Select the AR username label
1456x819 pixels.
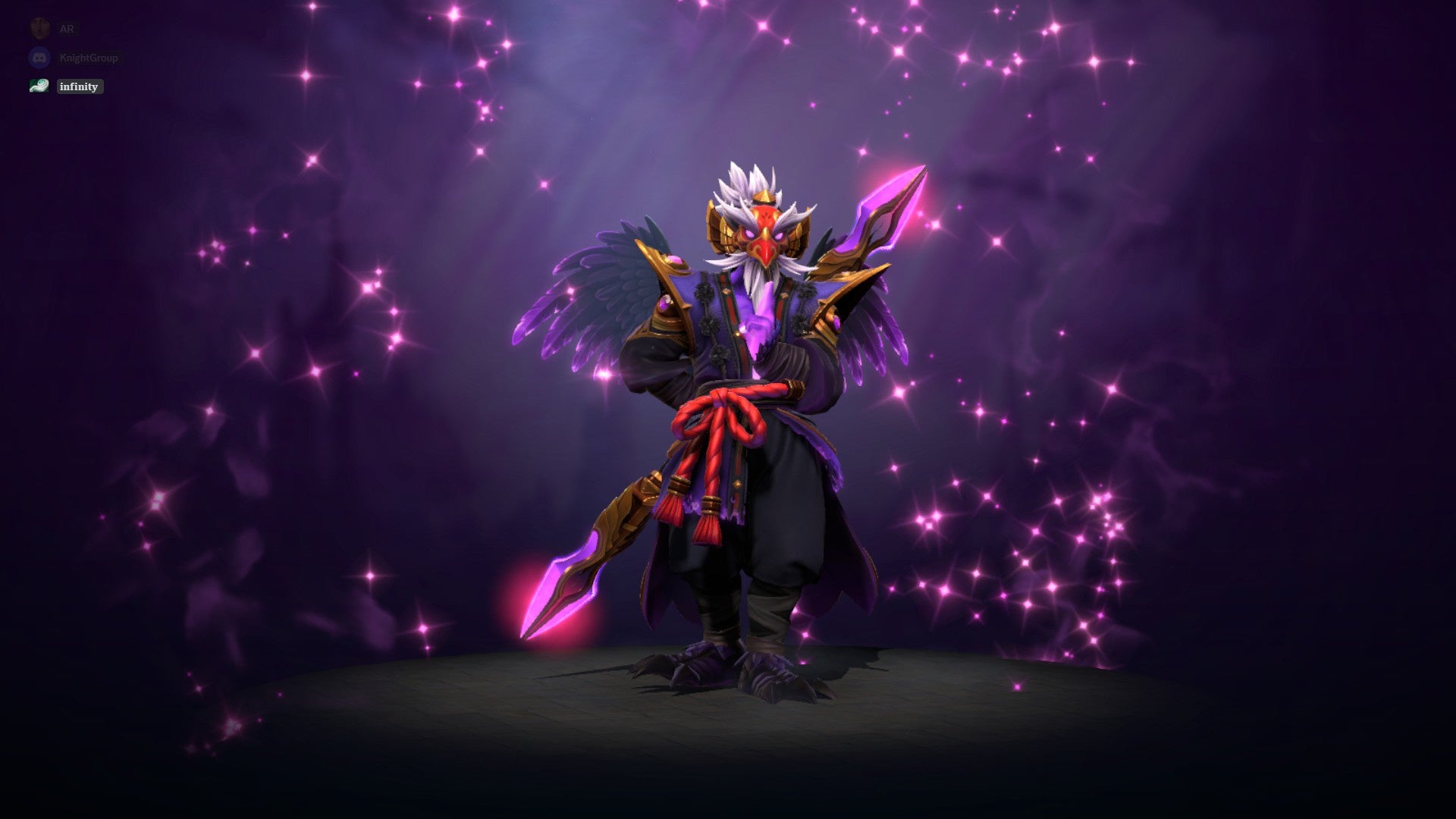pyautogui.click(x=66, y=28)
